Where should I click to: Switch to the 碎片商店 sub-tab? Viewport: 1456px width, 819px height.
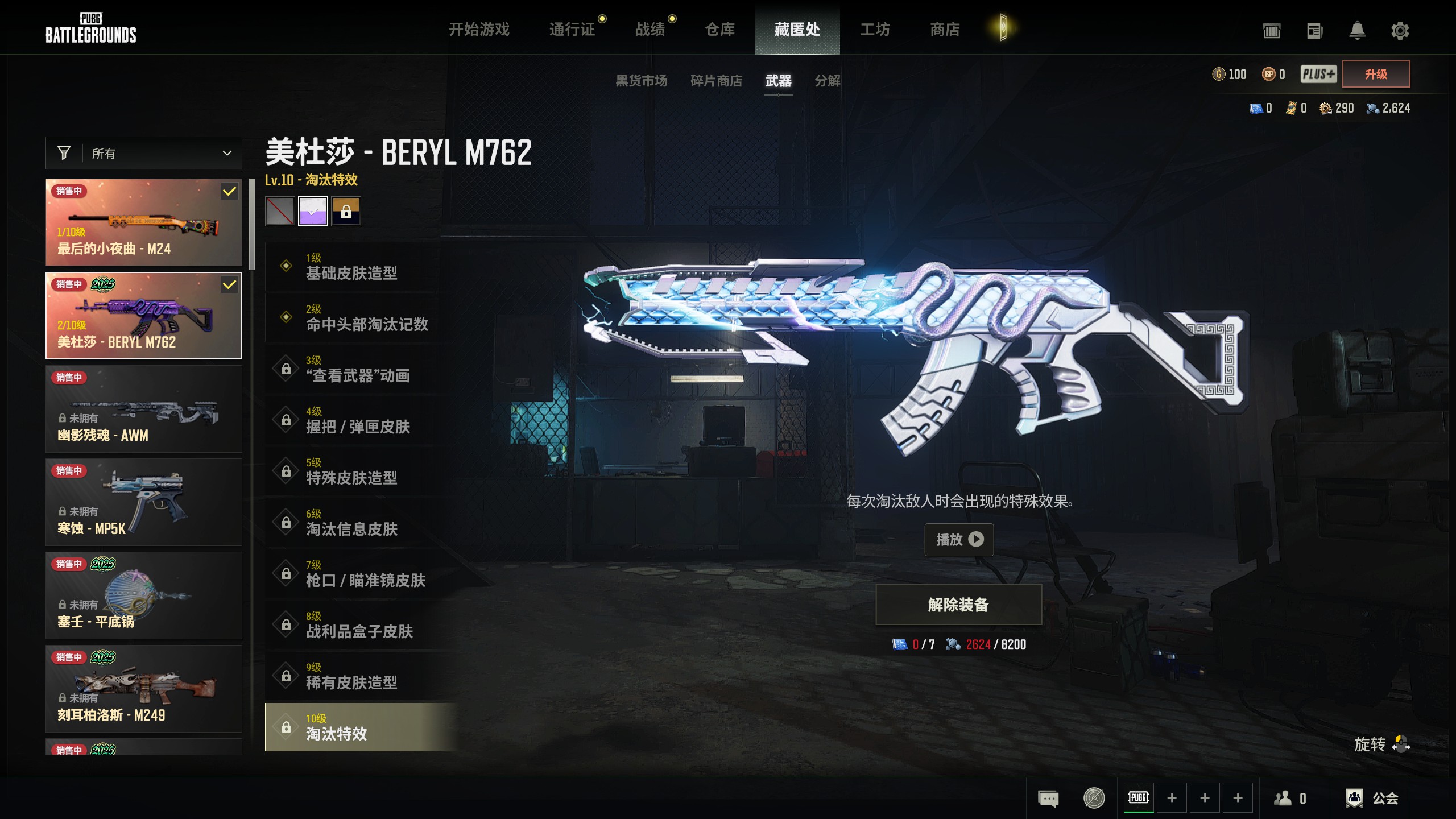click(x=716, y=81)
